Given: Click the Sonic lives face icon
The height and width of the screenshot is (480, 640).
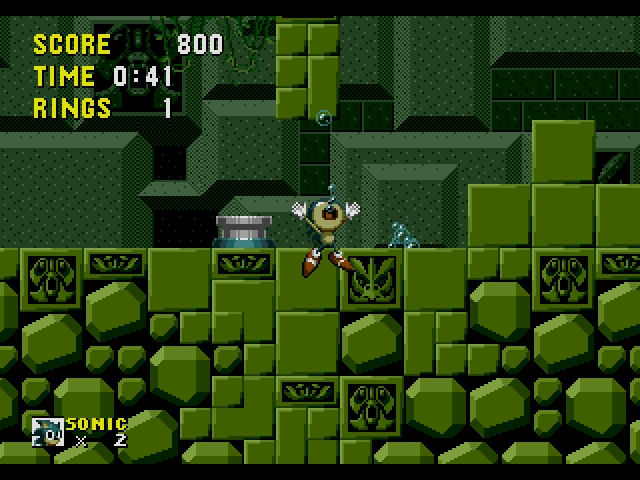Looking at the screenshot, I should click(47, 431).
